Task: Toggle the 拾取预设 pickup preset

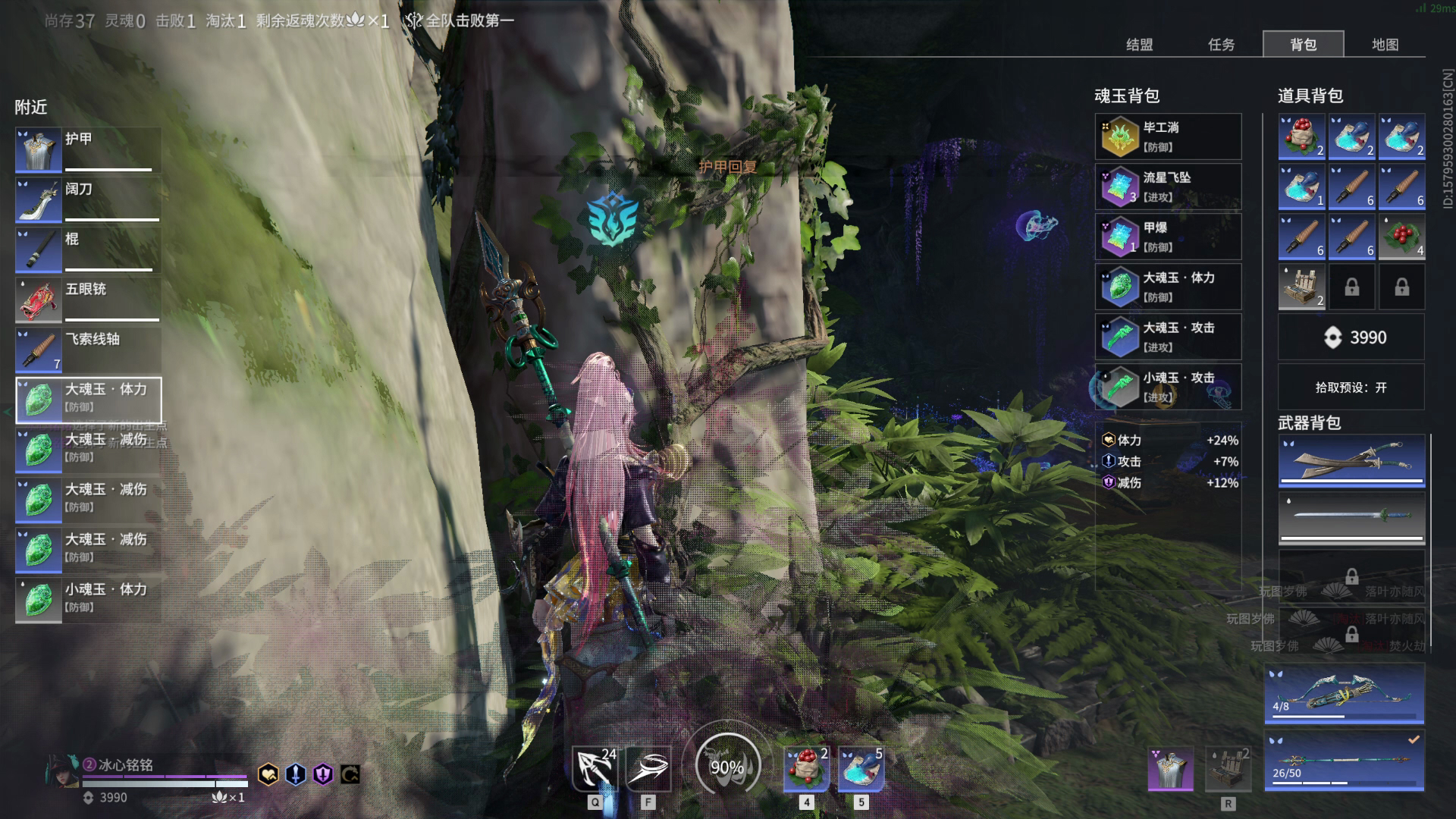Action: coord(1351,388)
